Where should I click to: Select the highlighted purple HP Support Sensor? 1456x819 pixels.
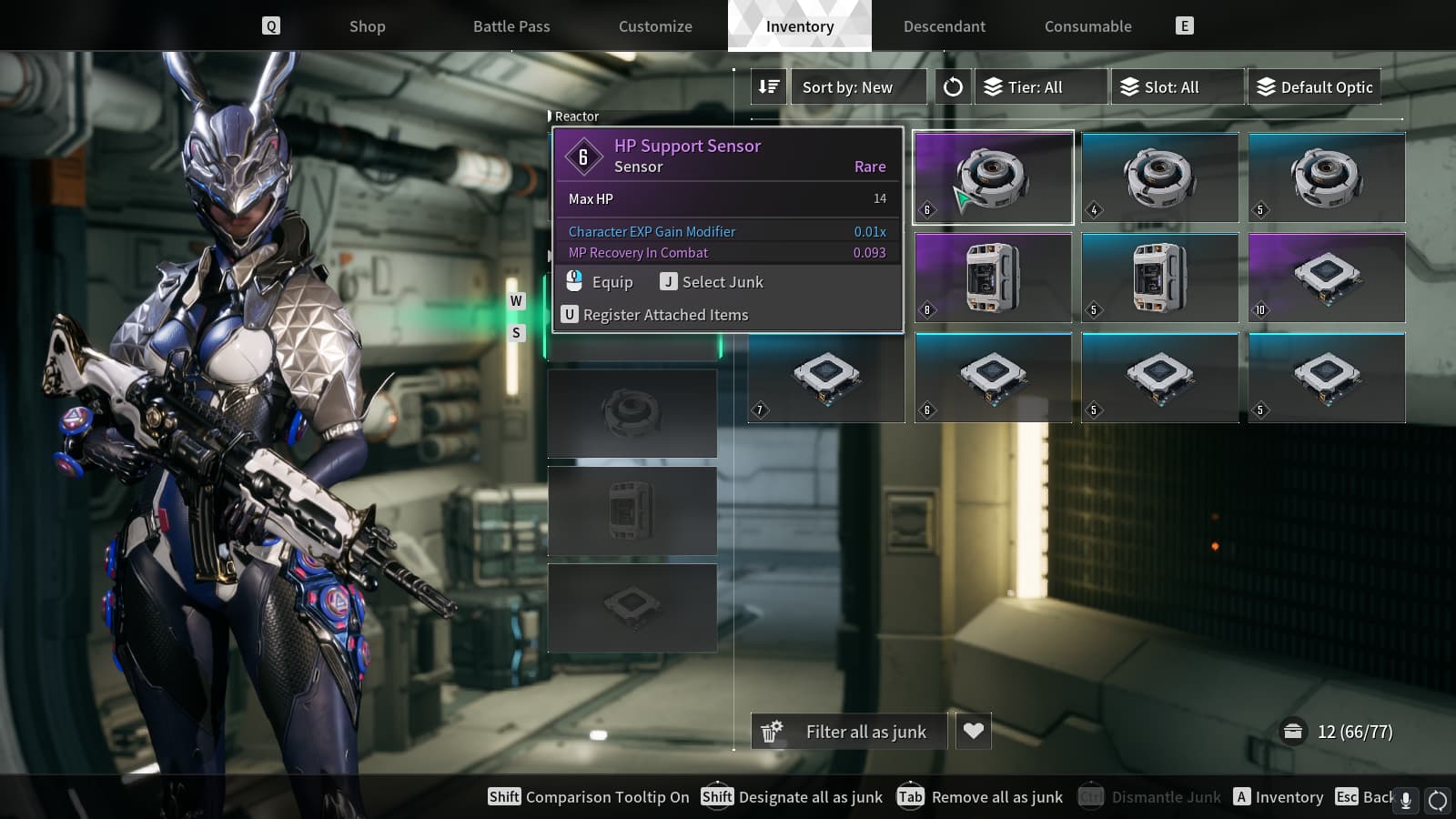click(993, 177)
